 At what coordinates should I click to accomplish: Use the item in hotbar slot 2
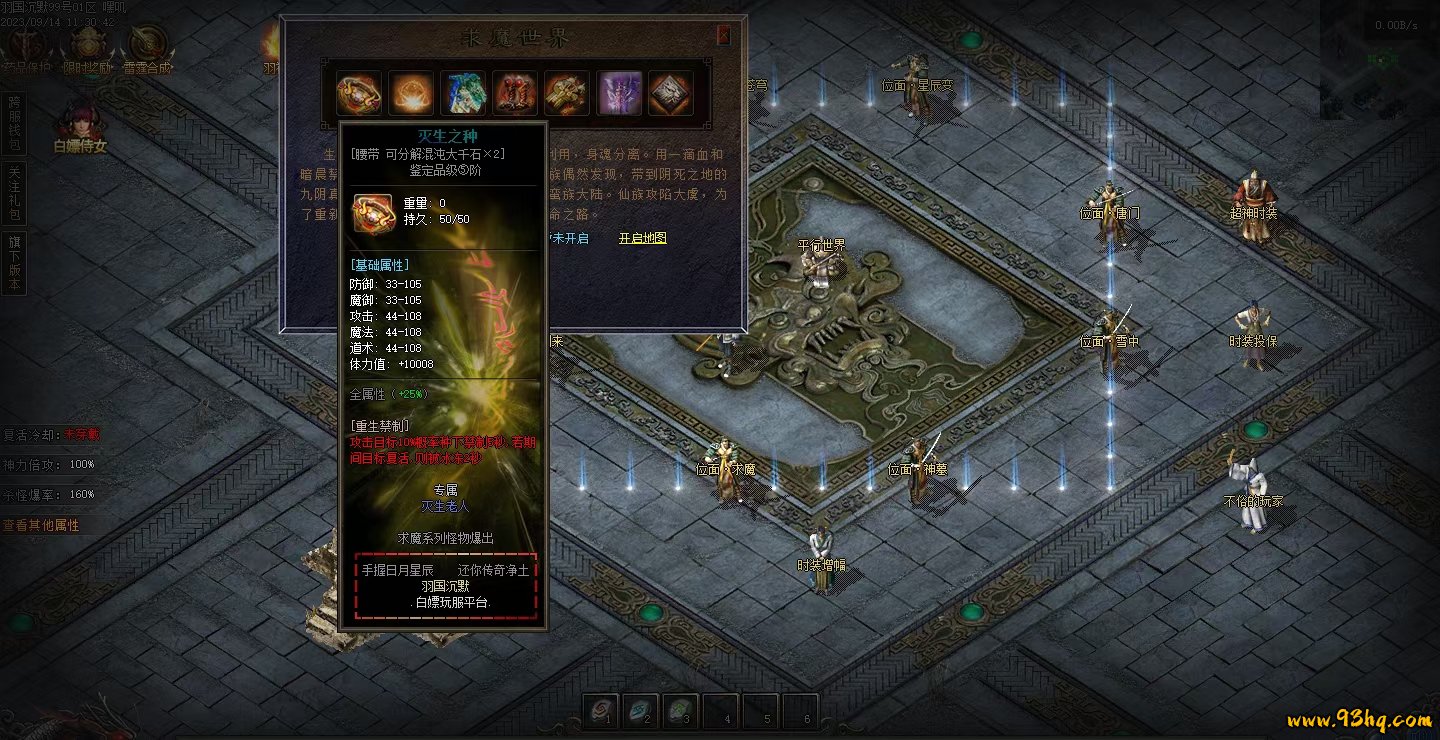(639, 710)
